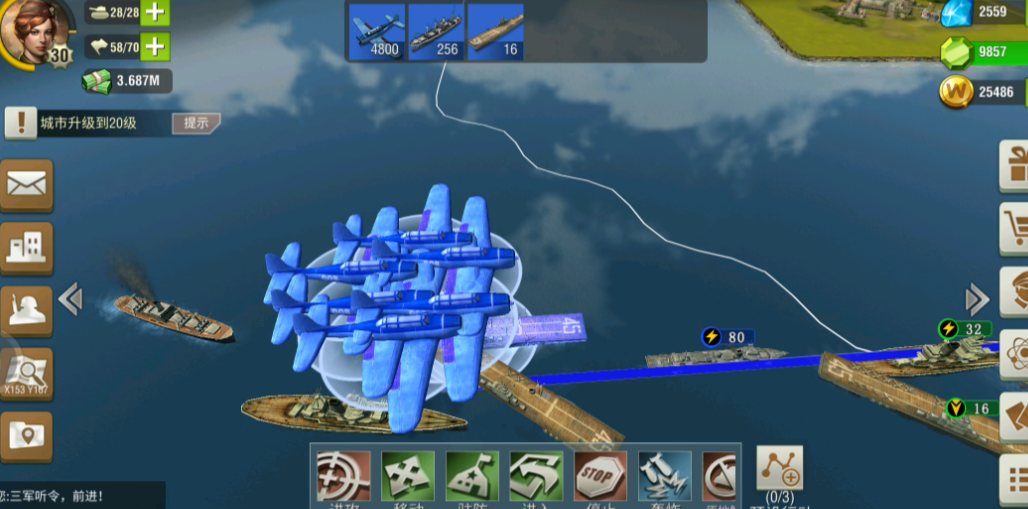Choose the garrison tent command
Image resolution: width=1028 pixels, height=509 pixels.
(472, 476)
